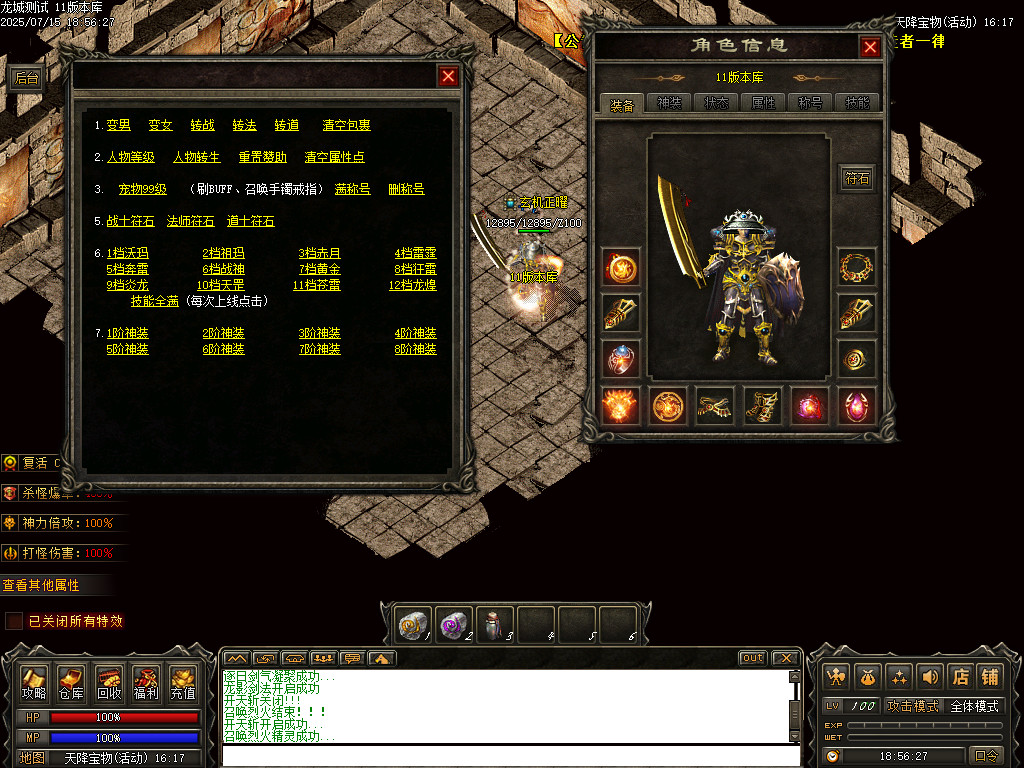This screenshot has width=1024, height=768.
Task: Click the chat text input field
Action: 510,755
